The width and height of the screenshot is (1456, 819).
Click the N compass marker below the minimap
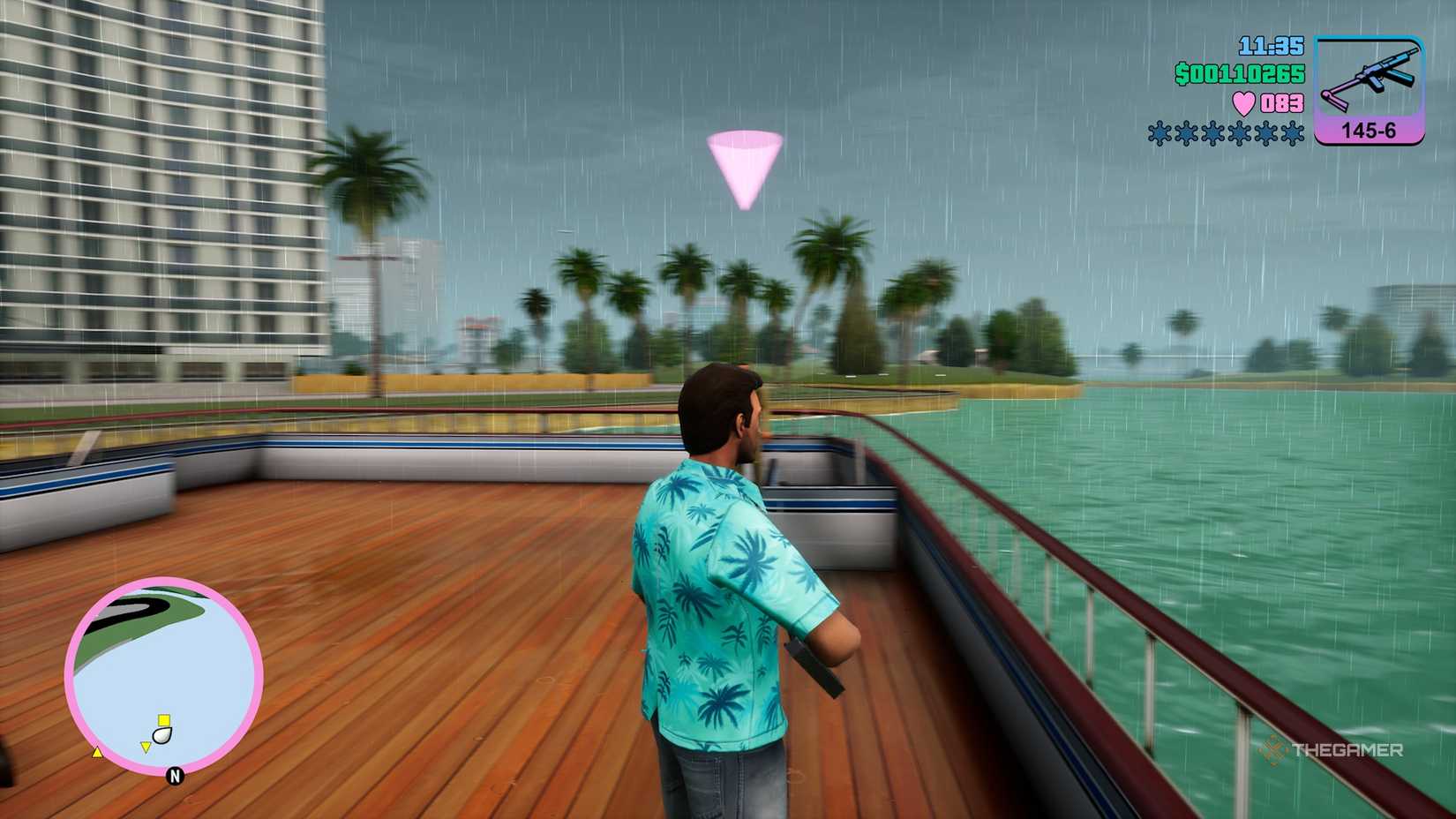click(175, 775)
